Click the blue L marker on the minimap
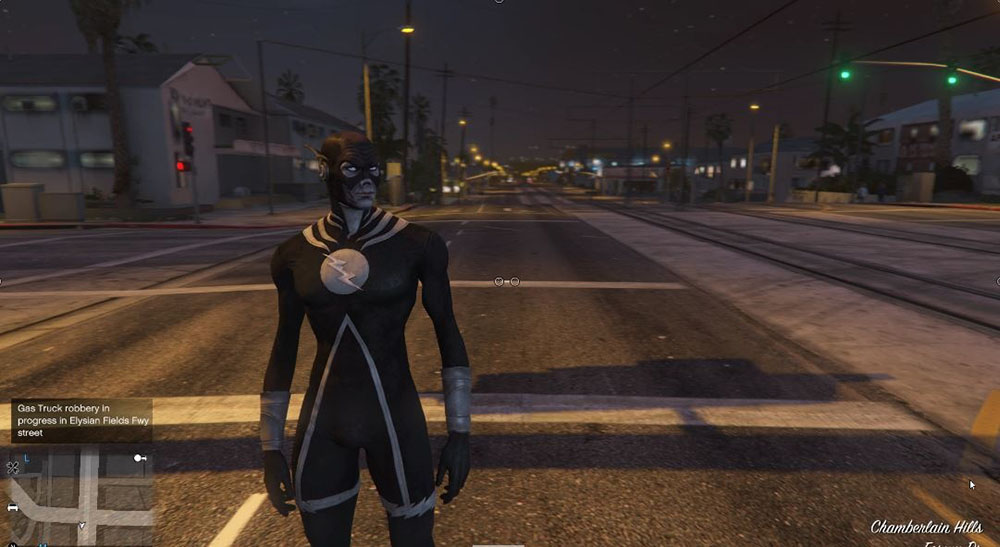 (26, 458)
